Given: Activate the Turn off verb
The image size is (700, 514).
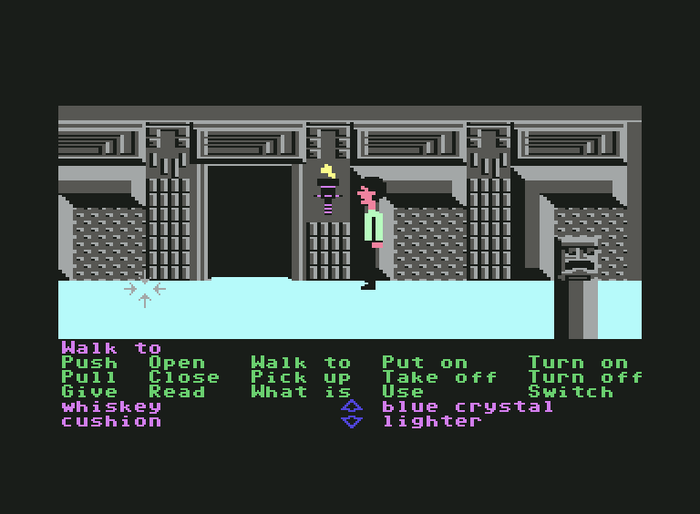Looking at the screenshot, I should click(x=585, y=377).
